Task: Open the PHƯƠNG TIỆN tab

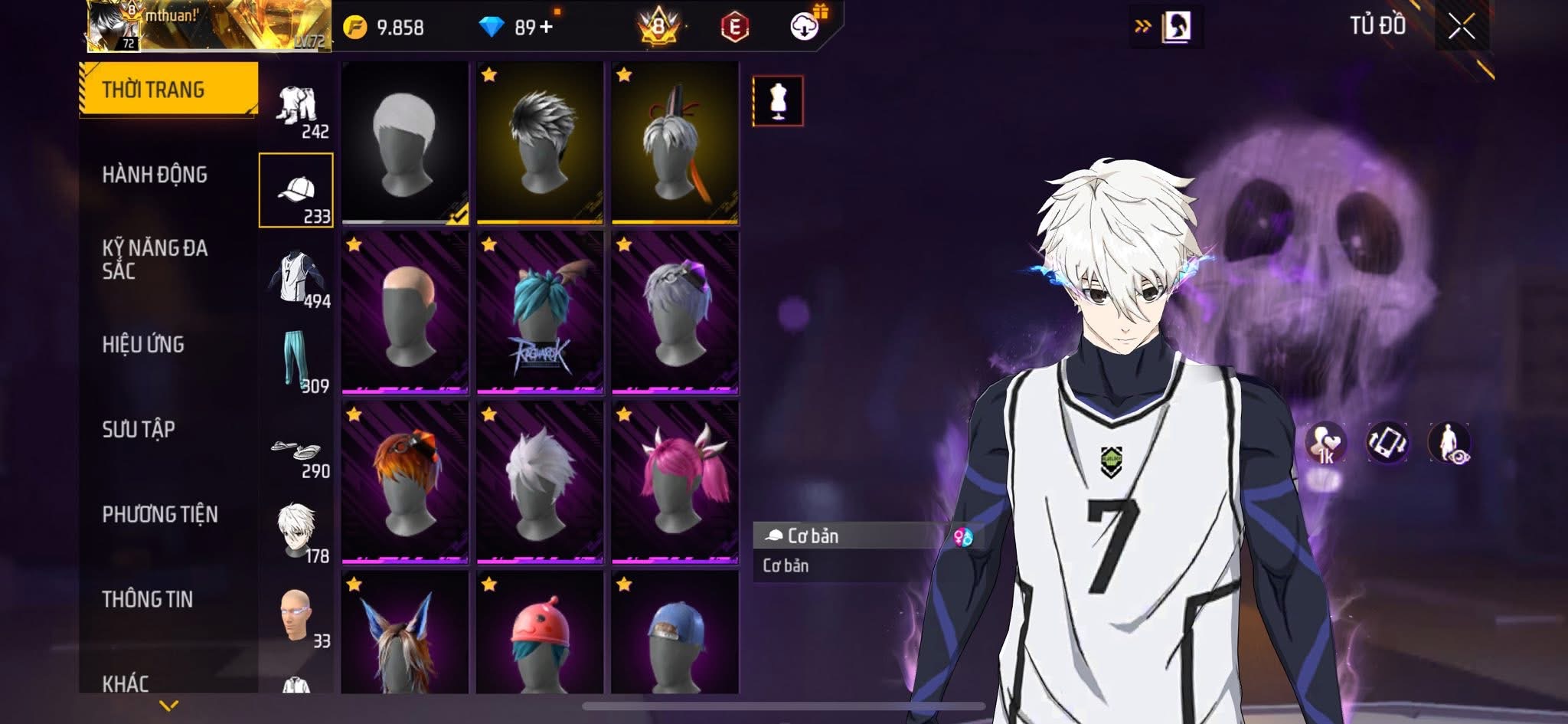Action: click(x=160, y=514)
